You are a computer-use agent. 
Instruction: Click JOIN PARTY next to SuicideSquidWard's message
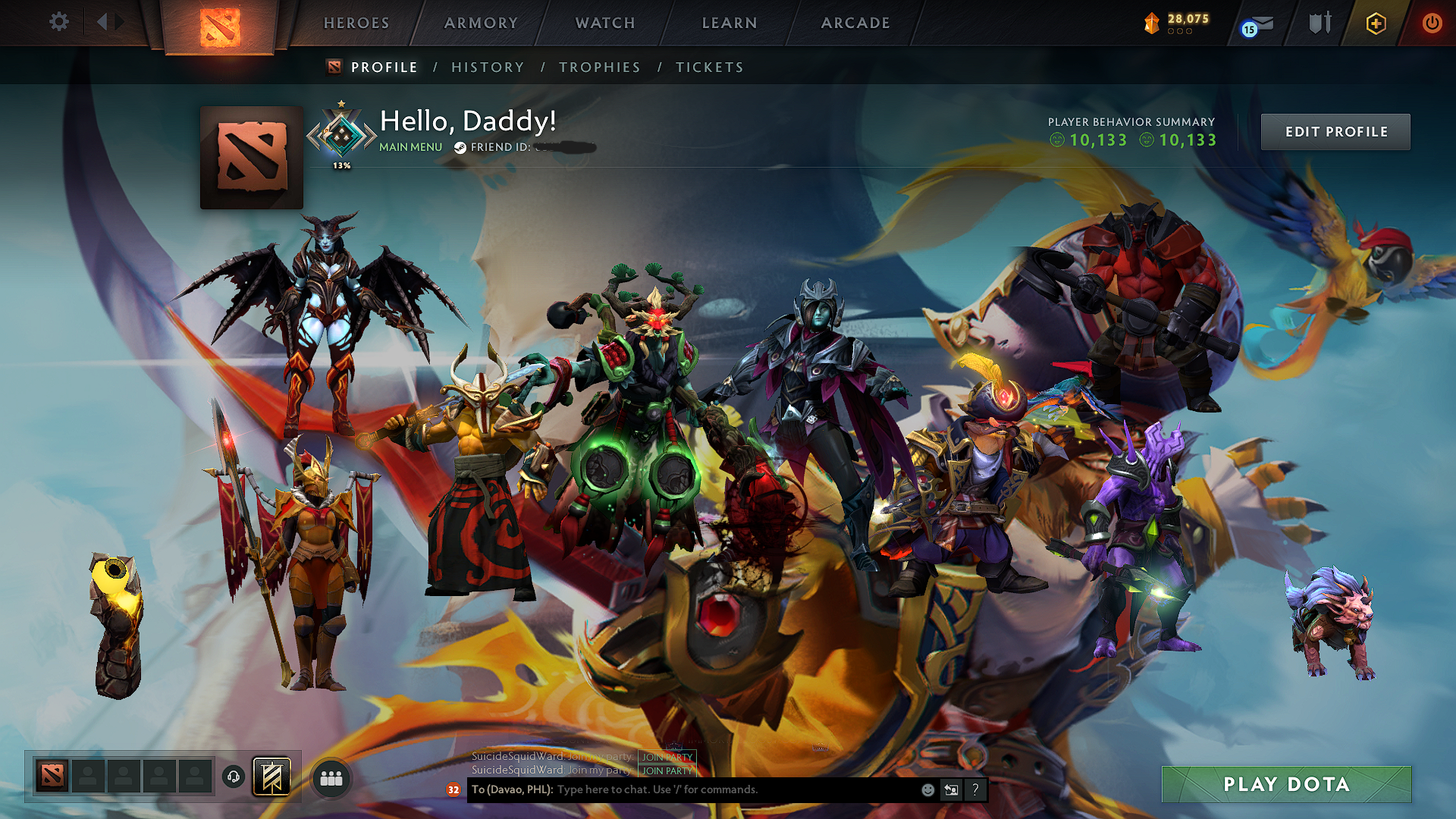[x=668, y=758]
